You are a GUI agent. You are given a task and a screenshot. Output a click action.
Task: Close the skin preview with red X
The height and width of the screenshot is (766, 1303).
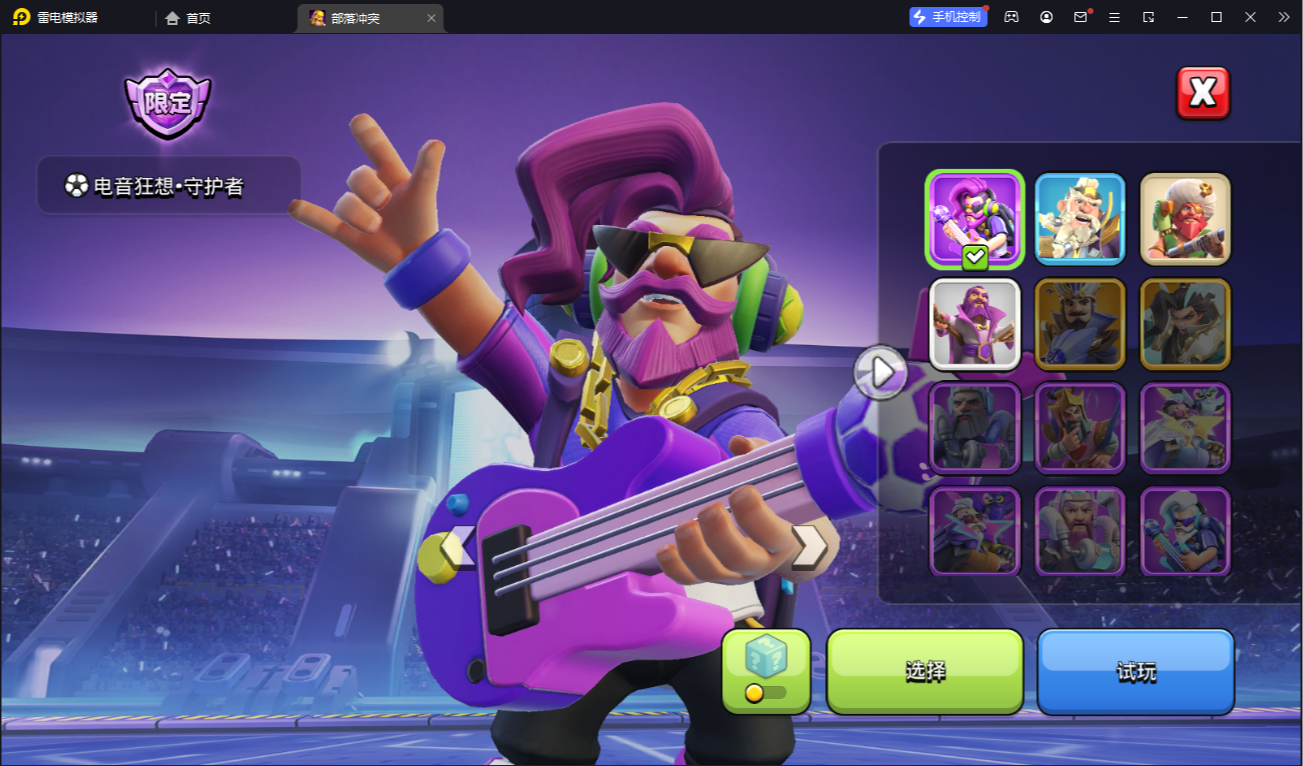1202,93
